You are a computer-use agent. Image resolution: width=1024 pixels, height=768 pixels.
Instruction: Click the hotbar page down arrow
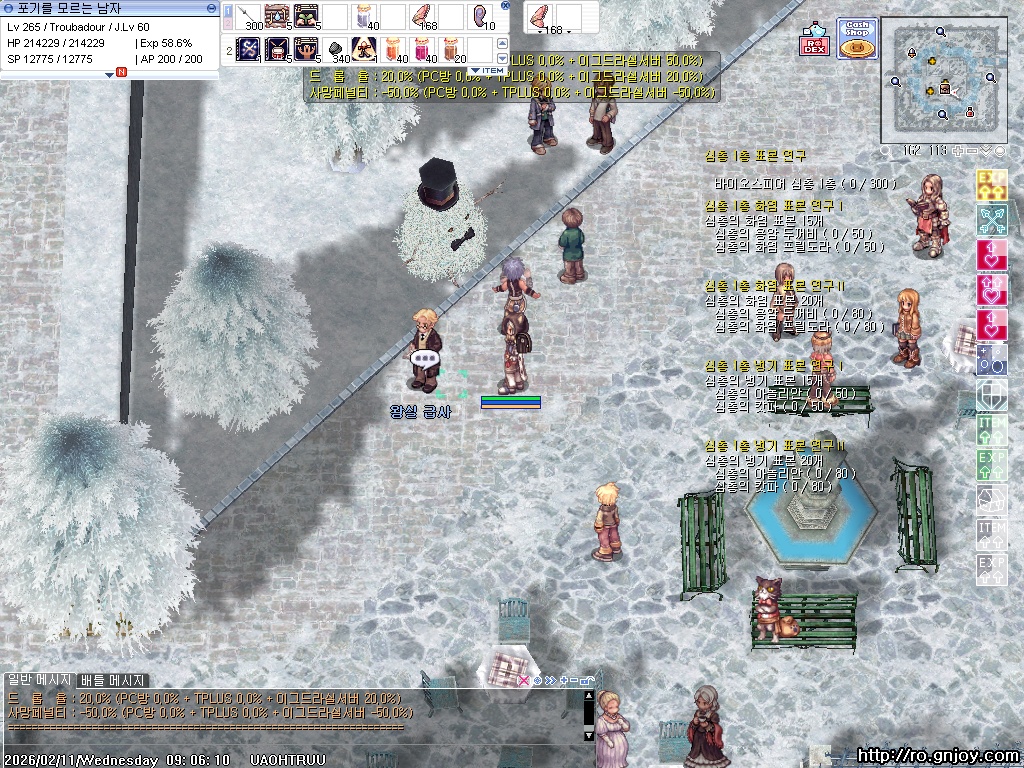[x=504, y=58]
